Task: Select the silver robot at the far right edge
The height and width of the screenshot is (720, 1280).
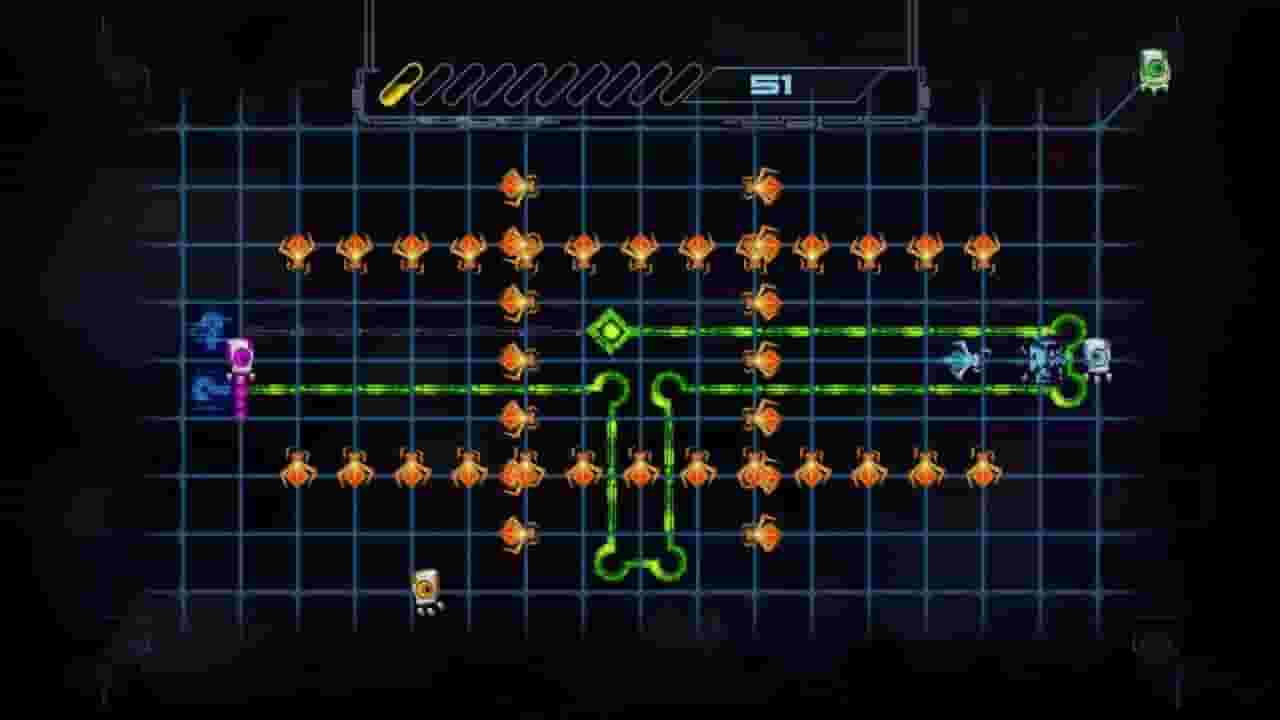Action: 1098,360
